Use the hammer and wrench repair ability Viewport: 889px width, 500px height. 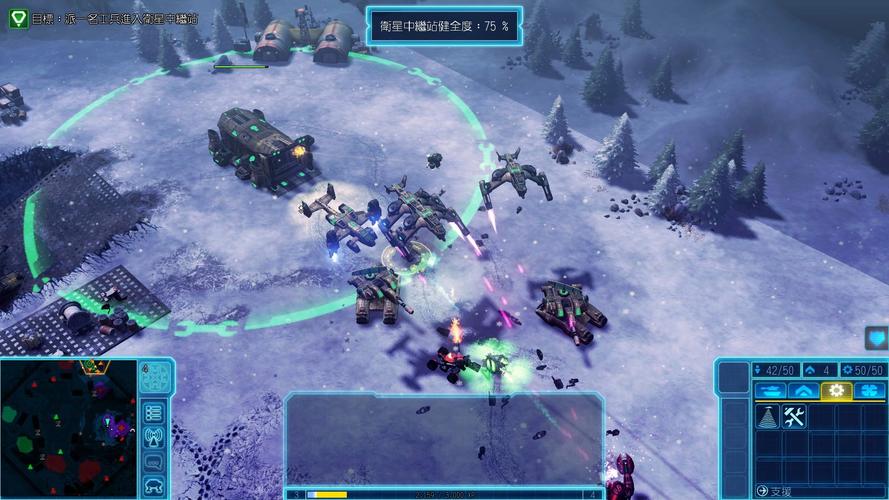pyautogui.click(x=795, y=418)
